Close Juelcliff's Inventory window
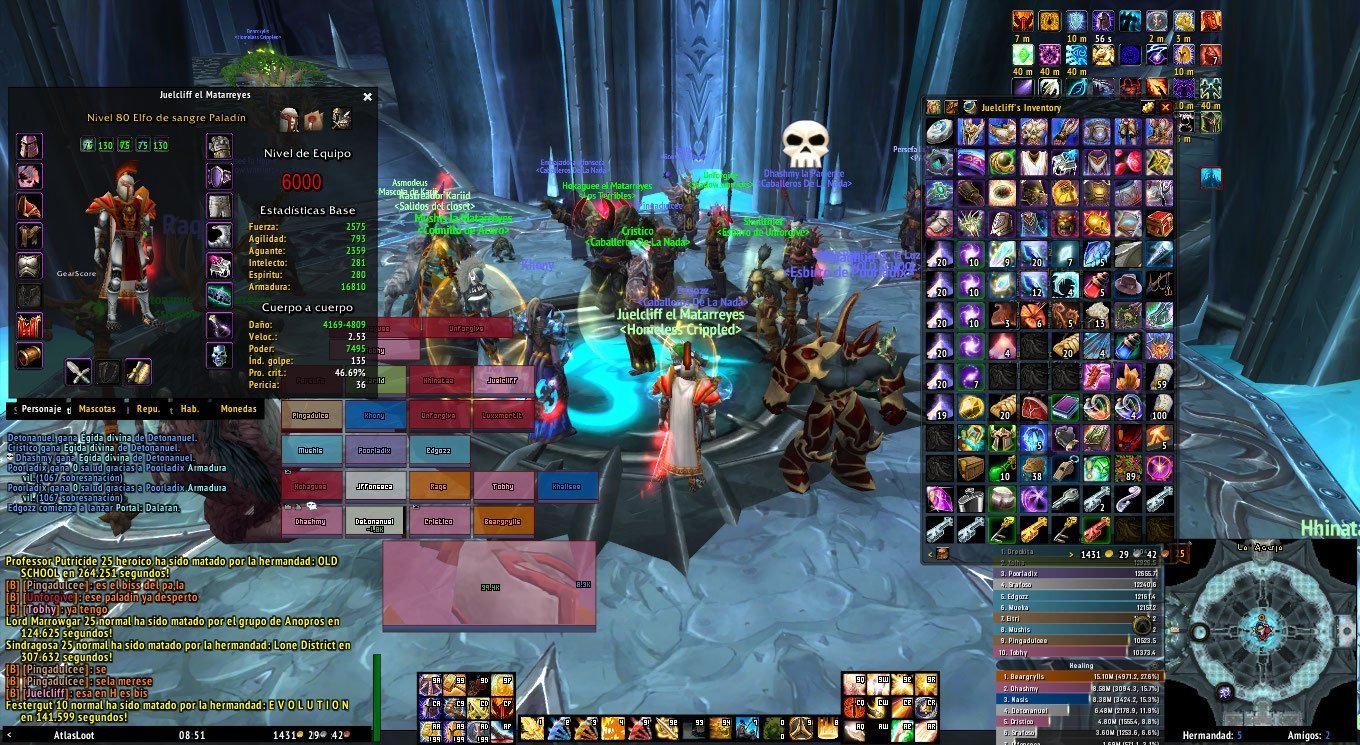 click(1165, 107)
